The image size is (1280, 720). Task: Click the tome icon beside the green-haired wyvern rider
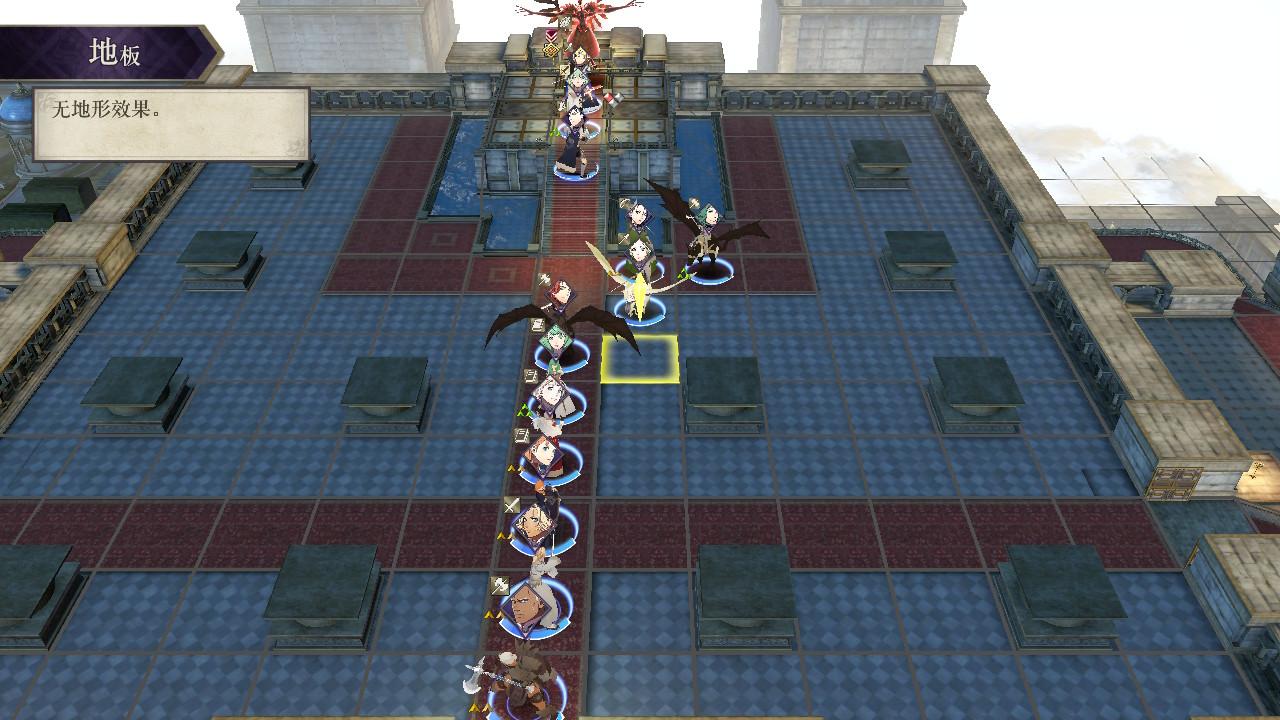[x=537, y=324]
